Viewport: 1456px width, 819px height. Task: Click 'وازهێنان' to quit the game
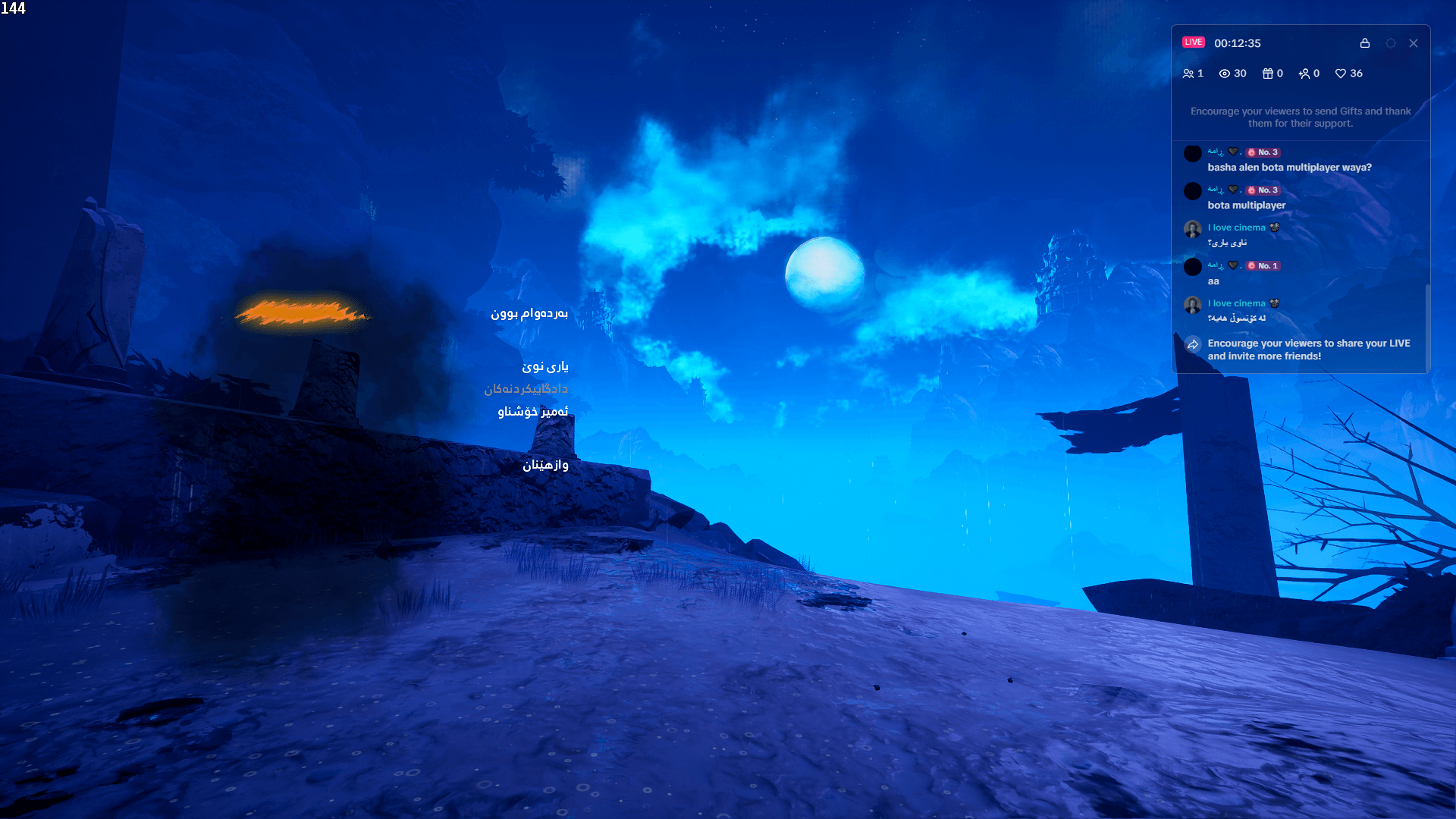tap(547, 465)
